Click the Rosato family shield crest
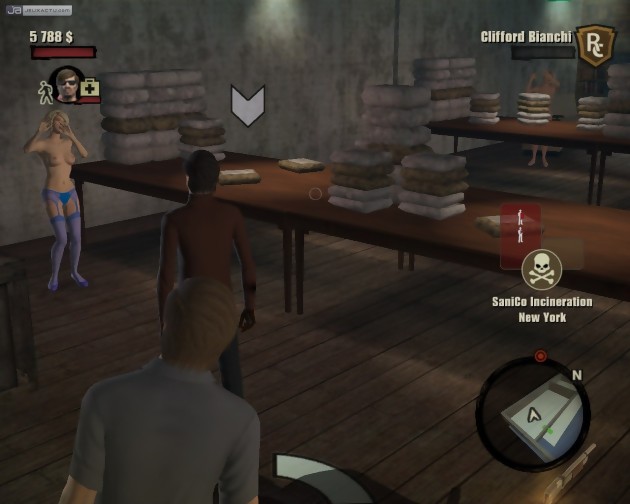This screenshot has width=630, height=504. click(596, 46)
